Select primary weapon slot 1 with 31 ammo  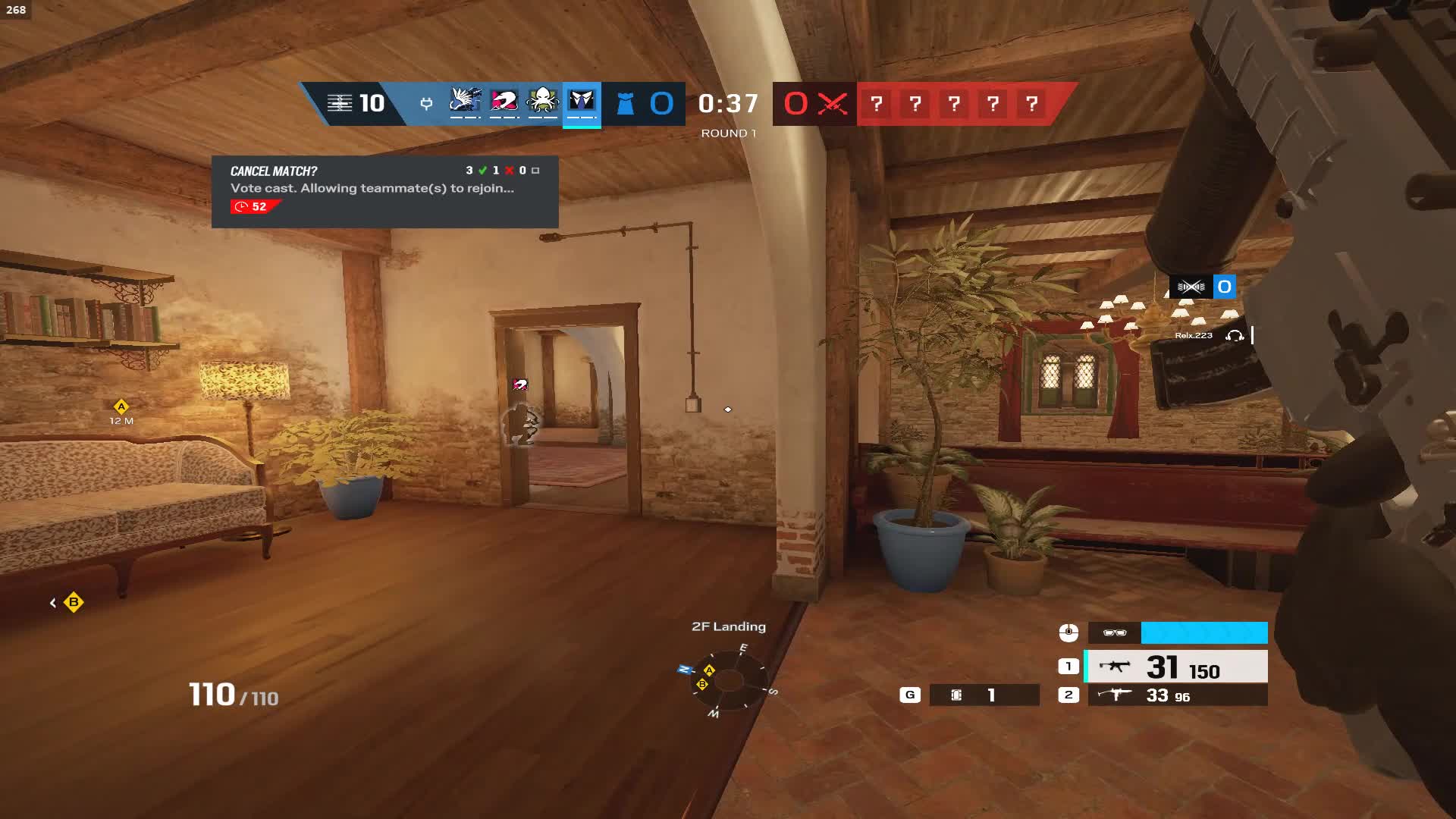pos(1175,667)
